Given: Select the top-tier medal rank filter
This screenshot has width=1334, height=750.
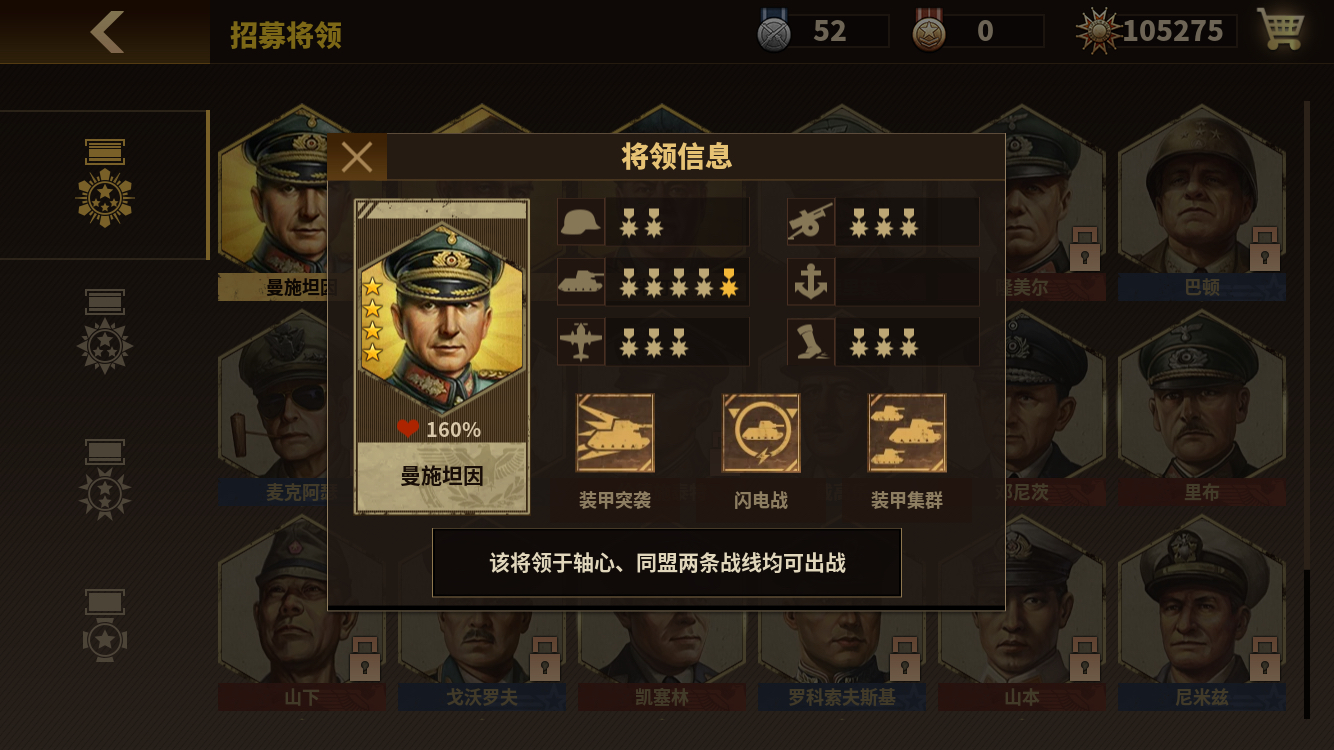Looking at the screenshot, I should coord(105,180).
